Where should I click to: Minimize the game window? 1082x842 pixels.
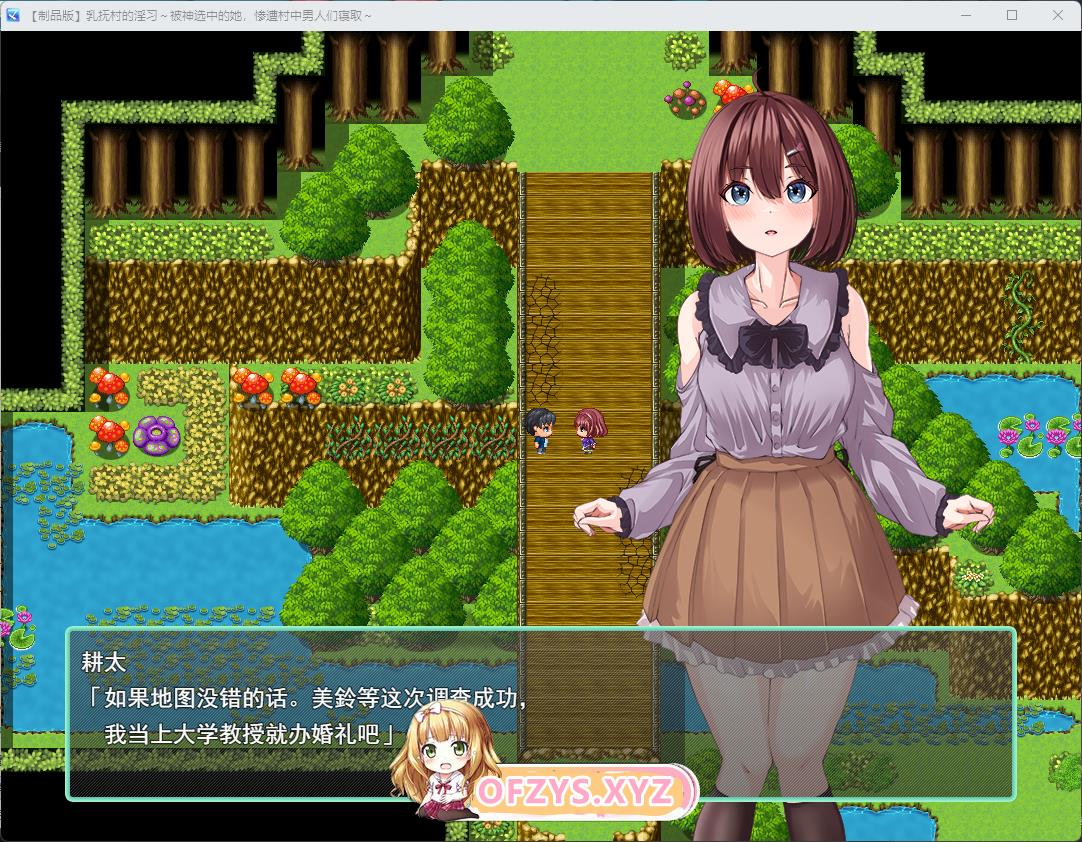click(966, 15)
